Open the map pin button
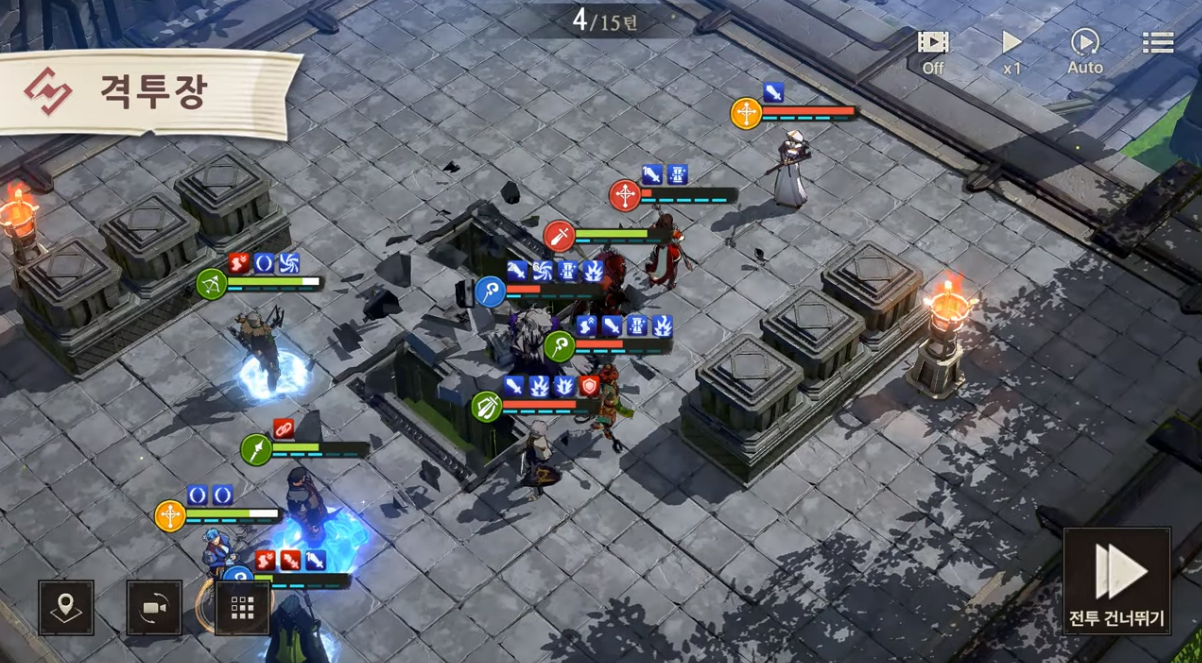Image resolution: width=1202 pixels, height=663 pixels. [x=66, y=607]
